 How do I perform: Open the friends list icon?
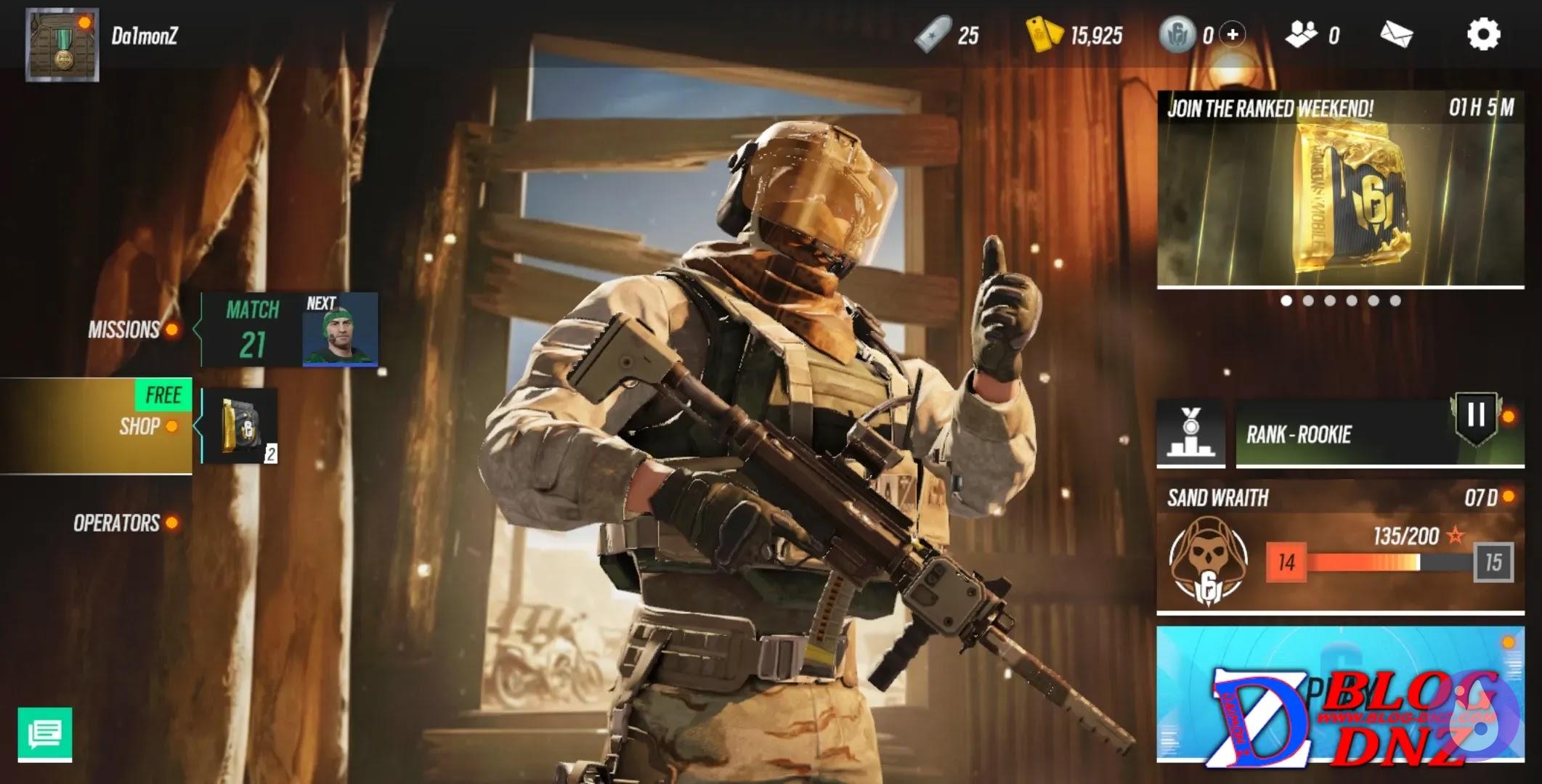pos(1301,34)
